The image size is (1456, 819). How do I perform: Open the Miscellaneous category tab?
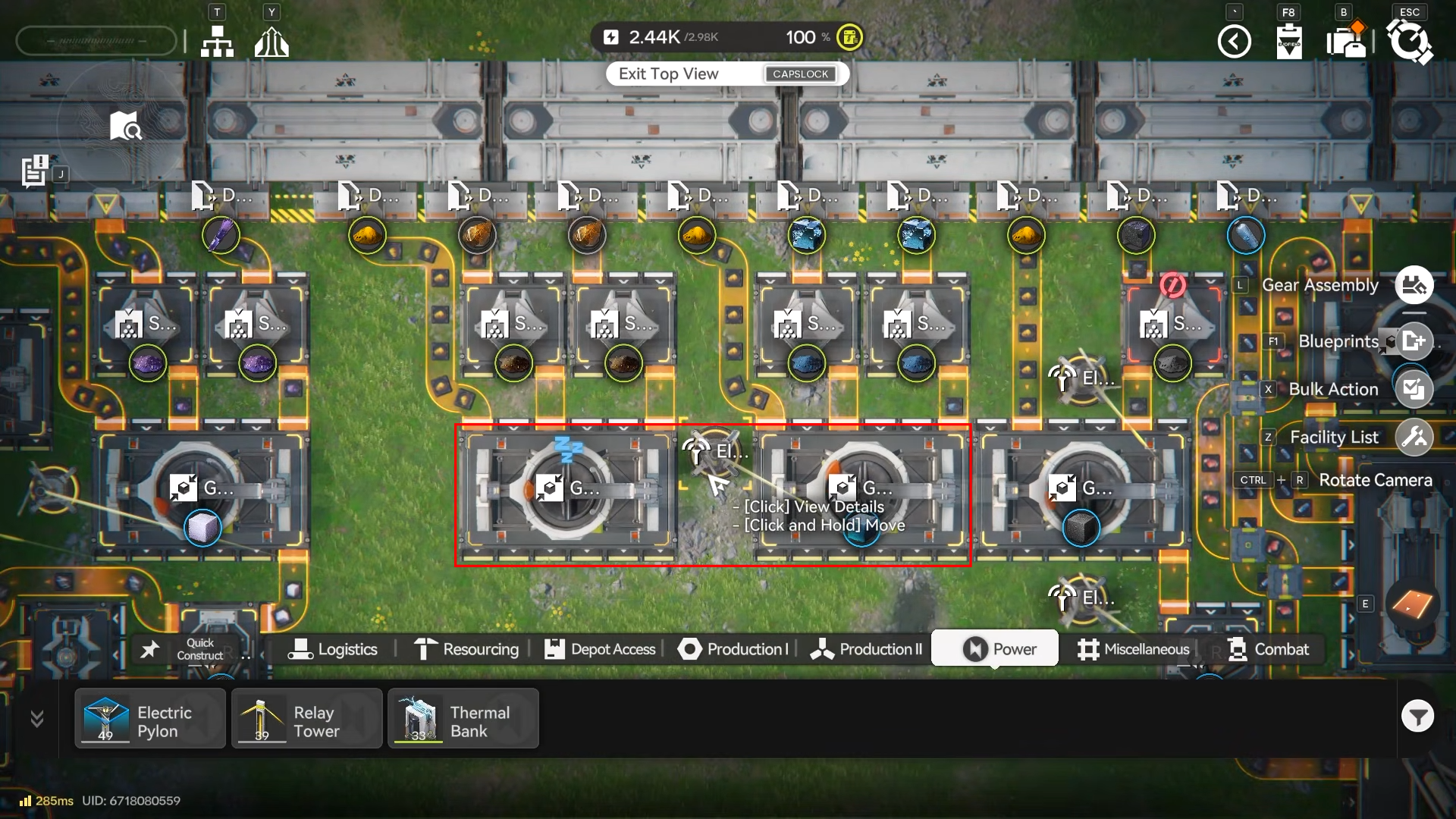coord(1134,649)
